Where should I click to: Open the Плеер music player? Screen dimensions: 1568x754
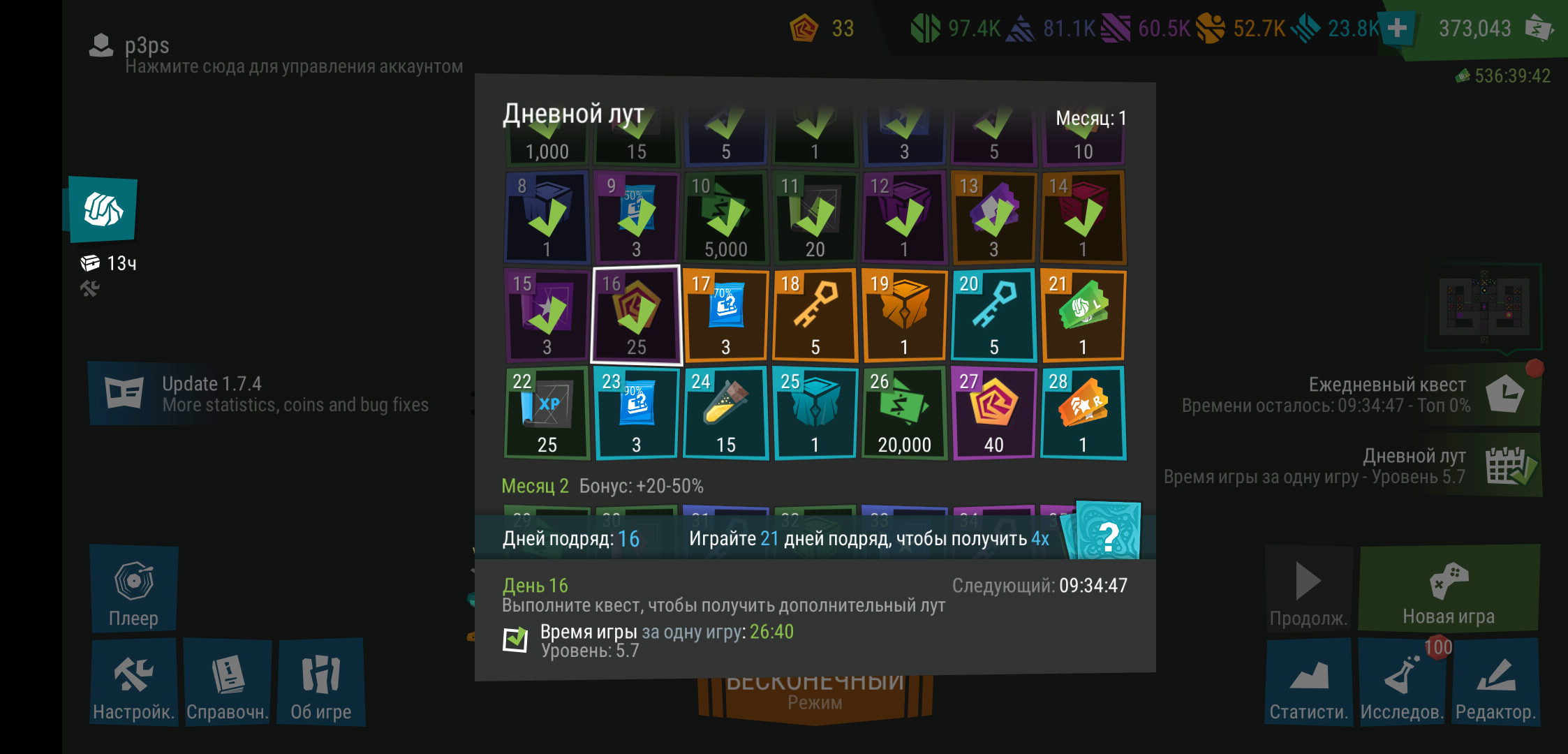coord(133,589)
